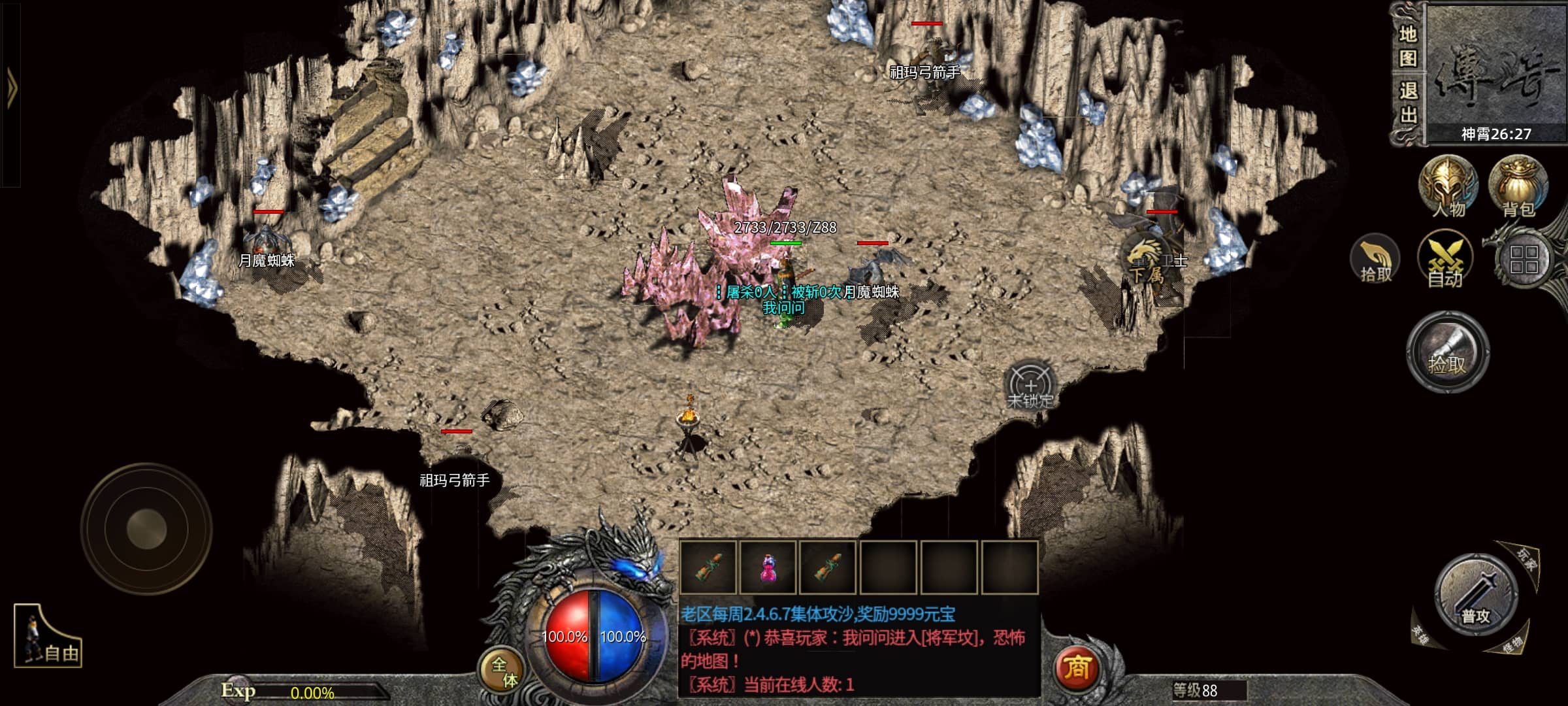
Task: Open the 地图 map button
Action: pyautogui.click(x=1407, y=46)
